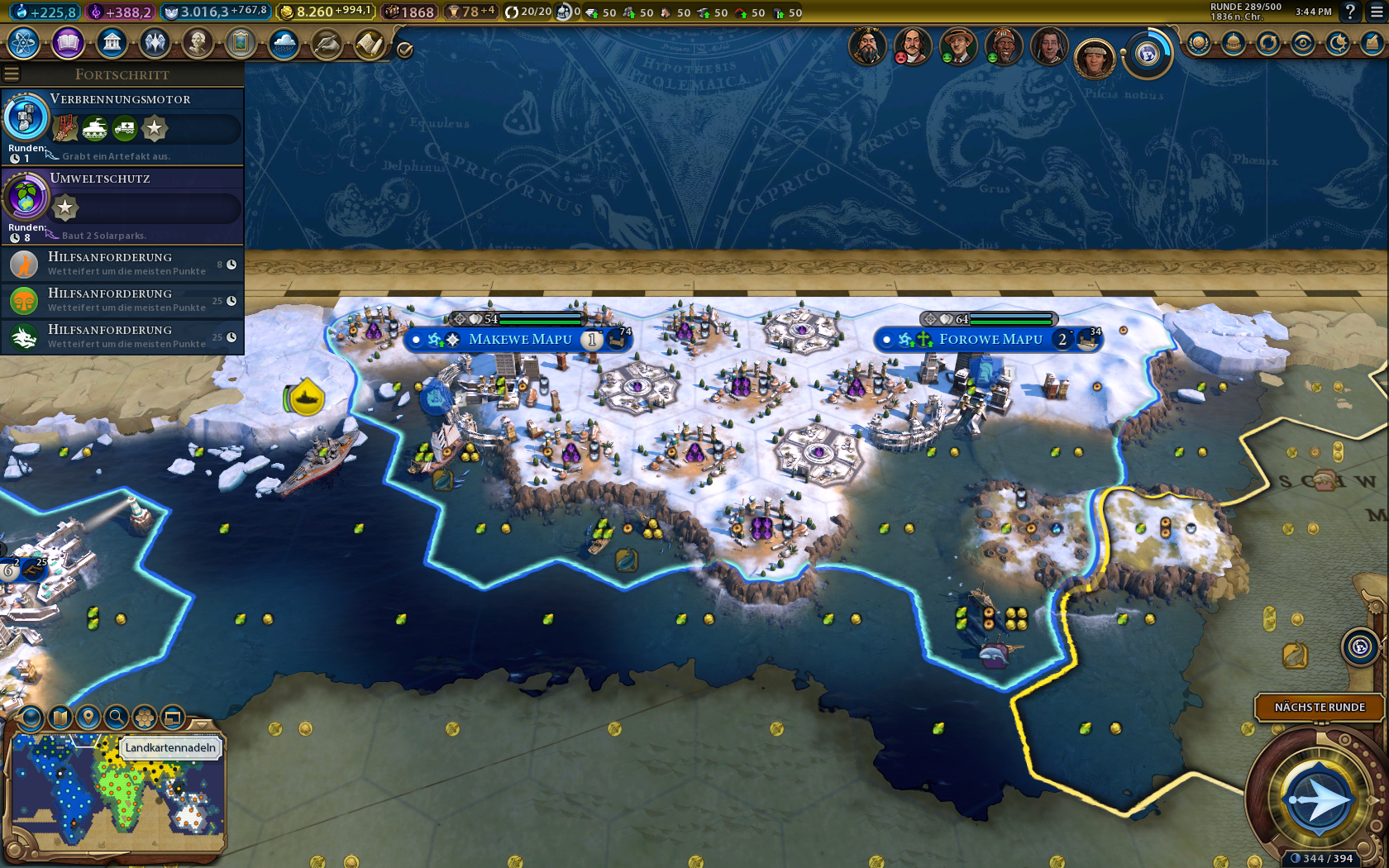This screenshot has width=1389, height=868.
Task: Open the technology tree (atom icon)
Action: click(x=24, y=42)
